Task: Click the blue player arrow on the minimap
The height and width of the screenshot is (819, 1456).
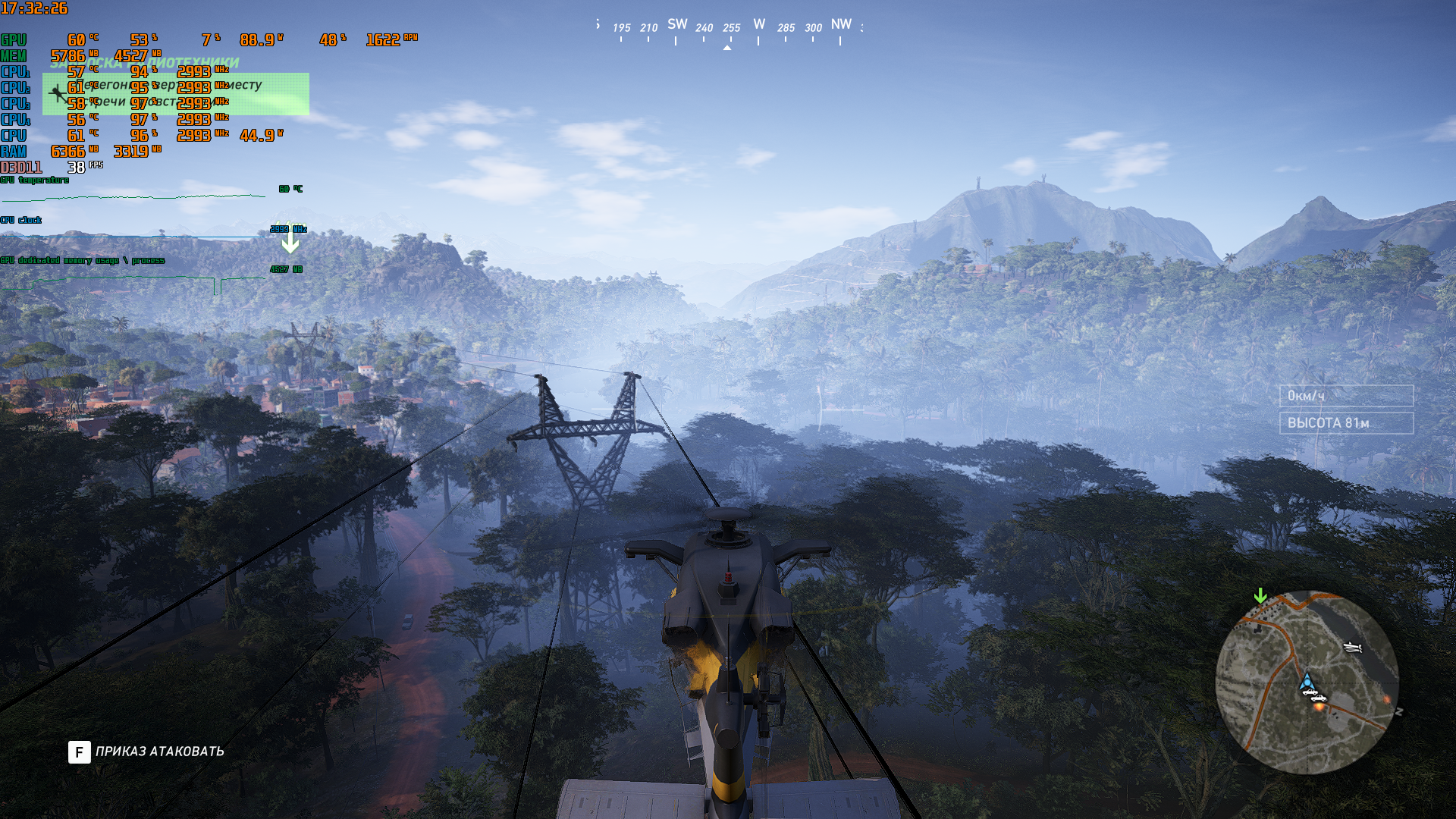Action: point(1307,681)
